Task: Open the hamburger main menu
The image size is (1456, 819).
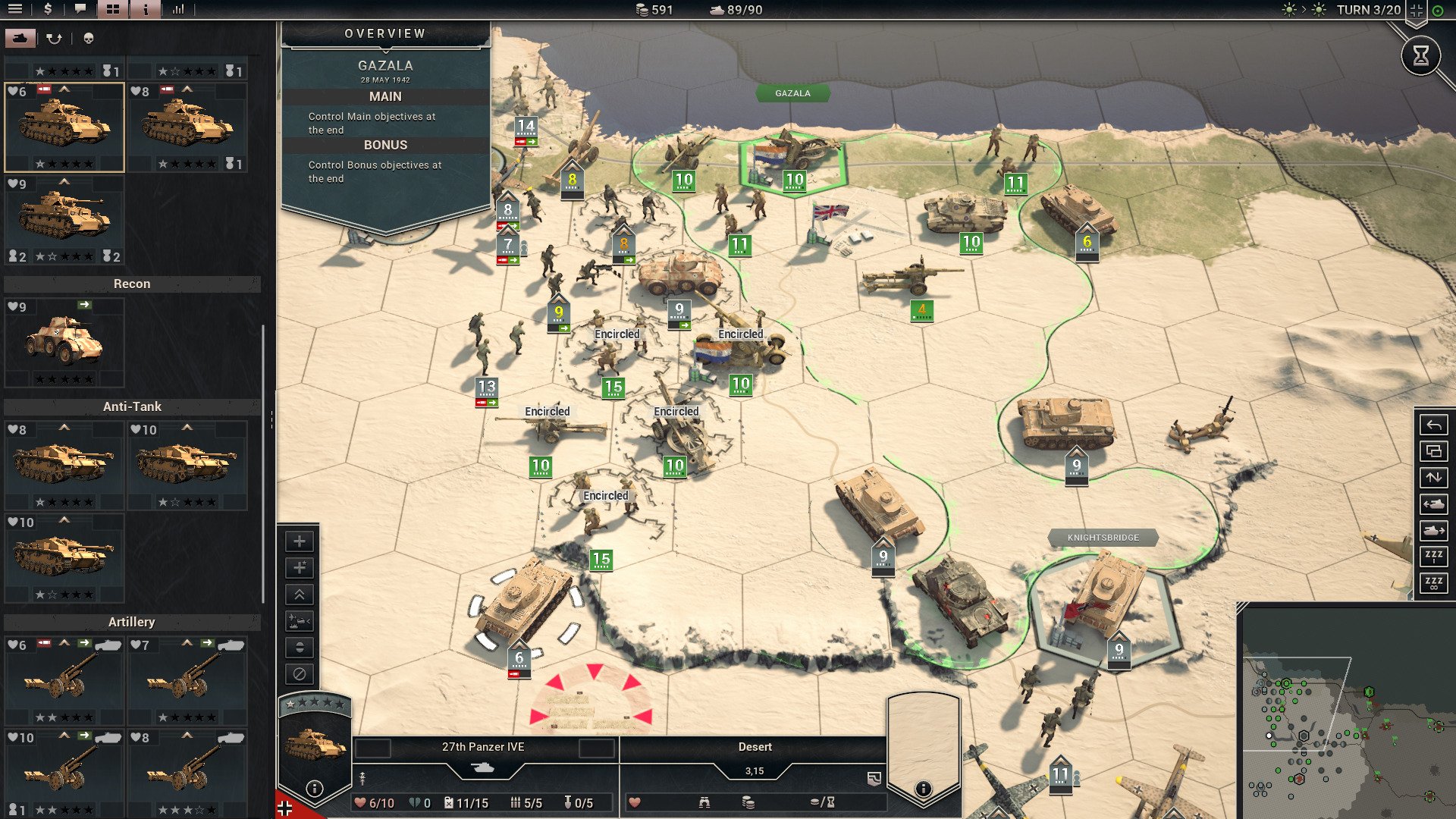Action: click(x=15, y=9)
